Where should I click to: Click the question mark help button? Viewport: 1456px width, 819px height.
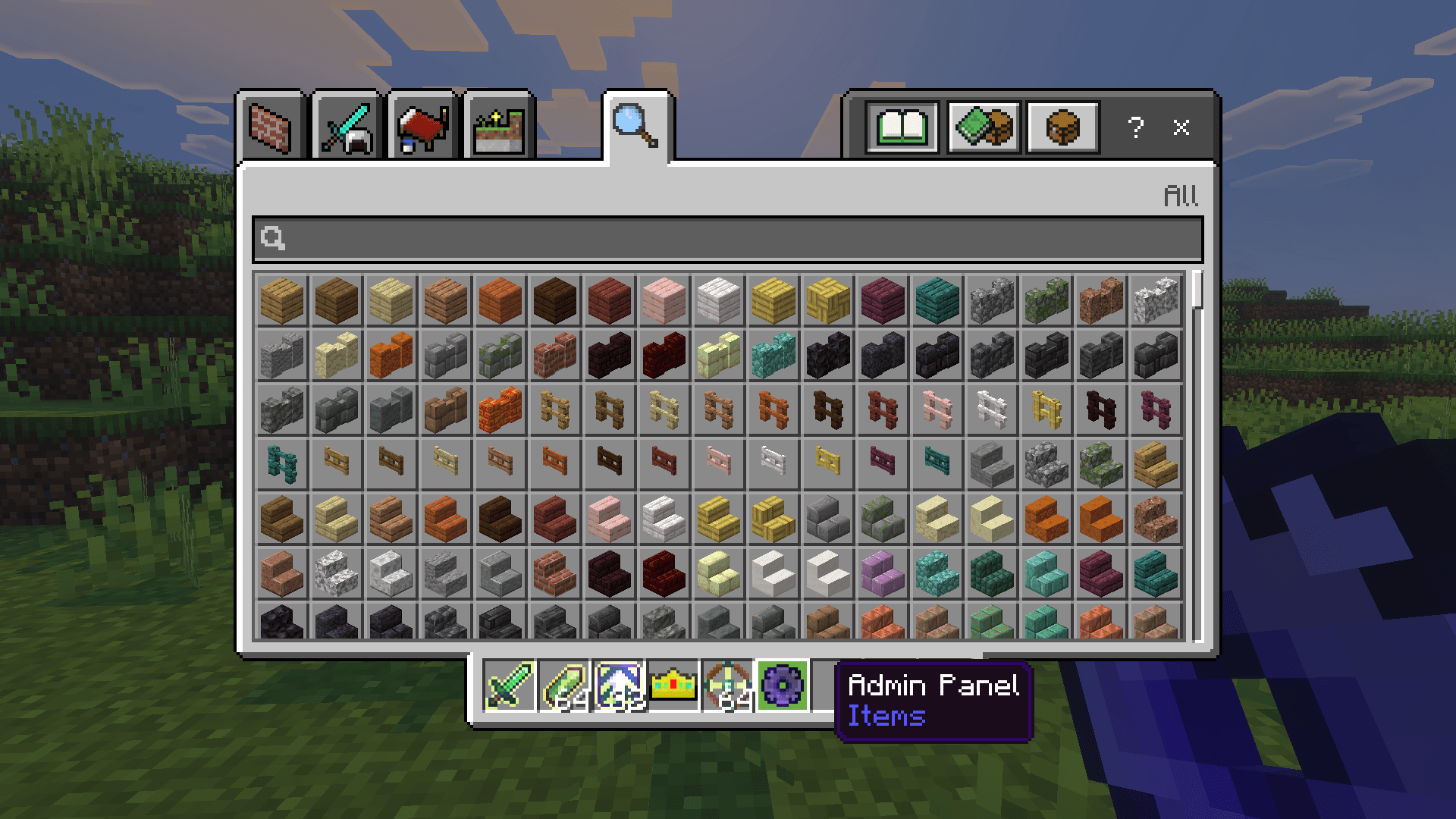point(1135,127)
